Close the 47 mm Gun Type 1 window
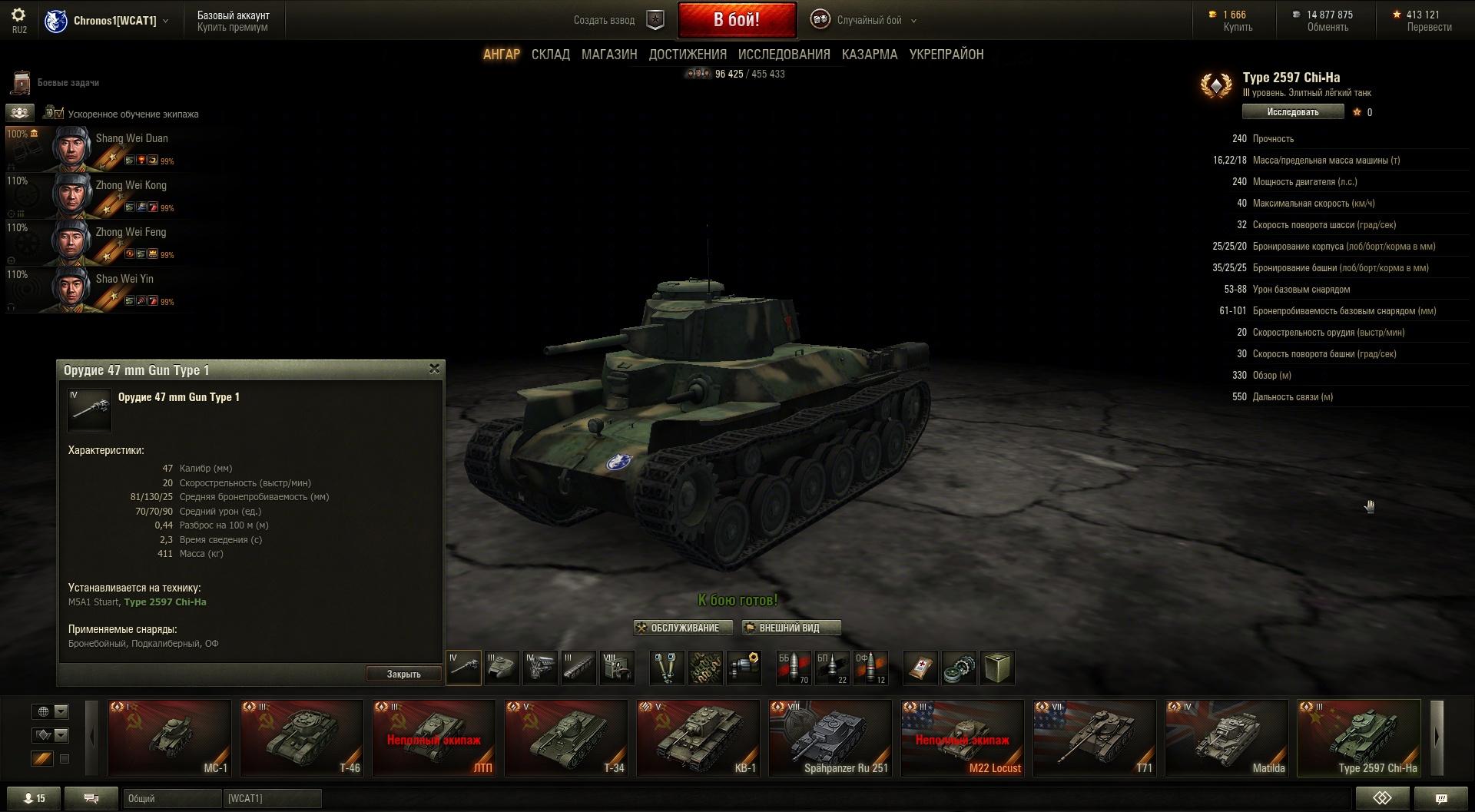 point(434,370)
